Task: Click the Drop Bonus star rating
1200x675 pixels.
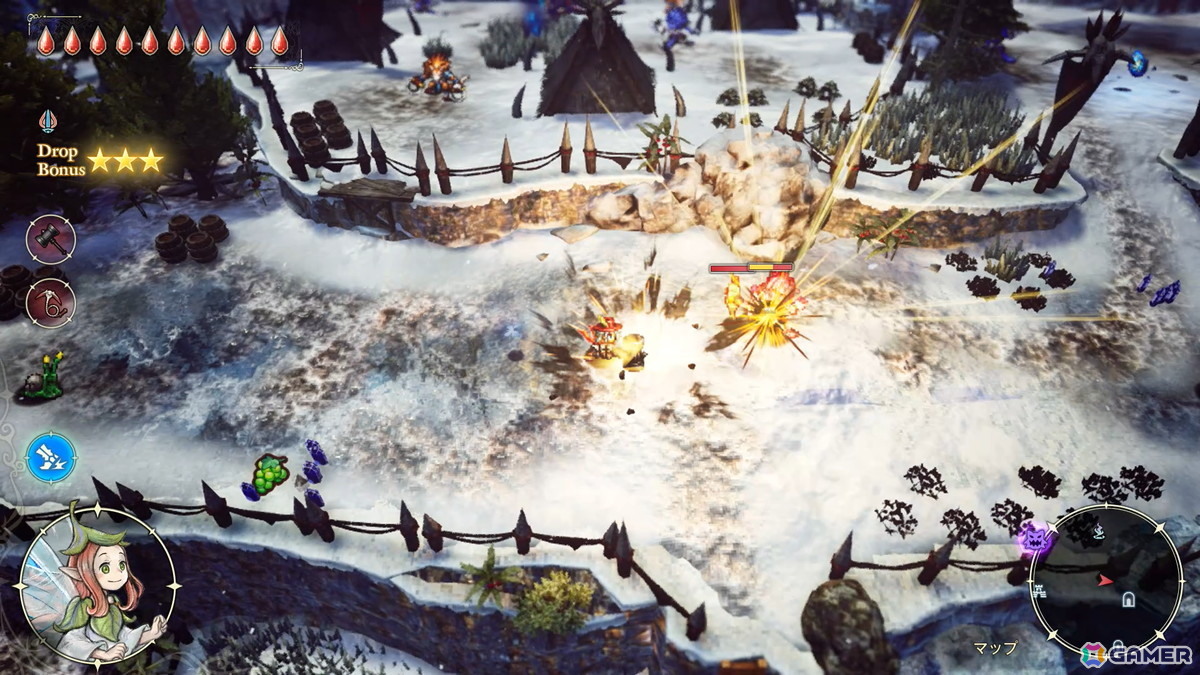Action: (x=125, y=160)
